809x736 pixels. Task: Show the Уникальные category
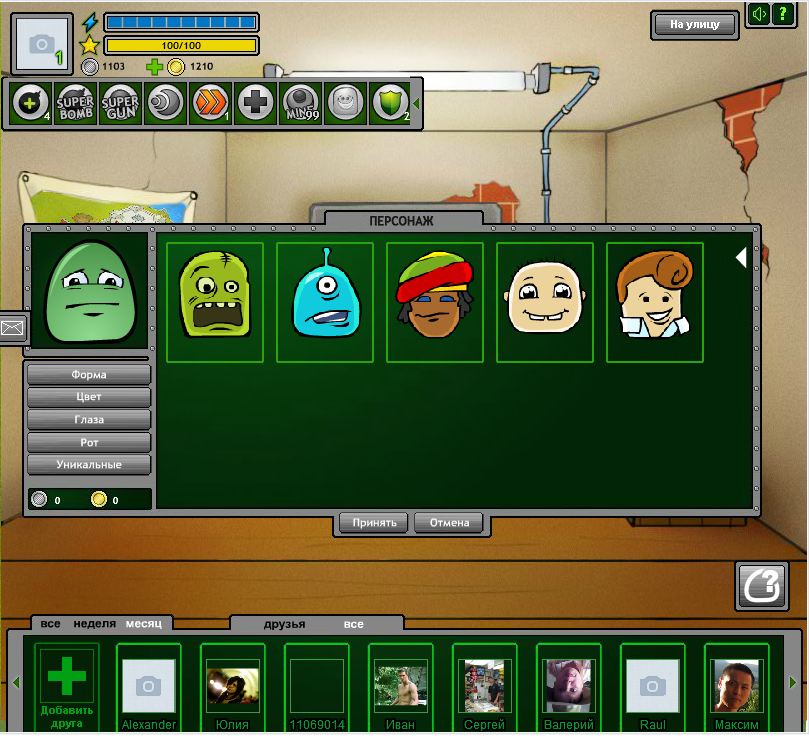(x=89, y=465)
